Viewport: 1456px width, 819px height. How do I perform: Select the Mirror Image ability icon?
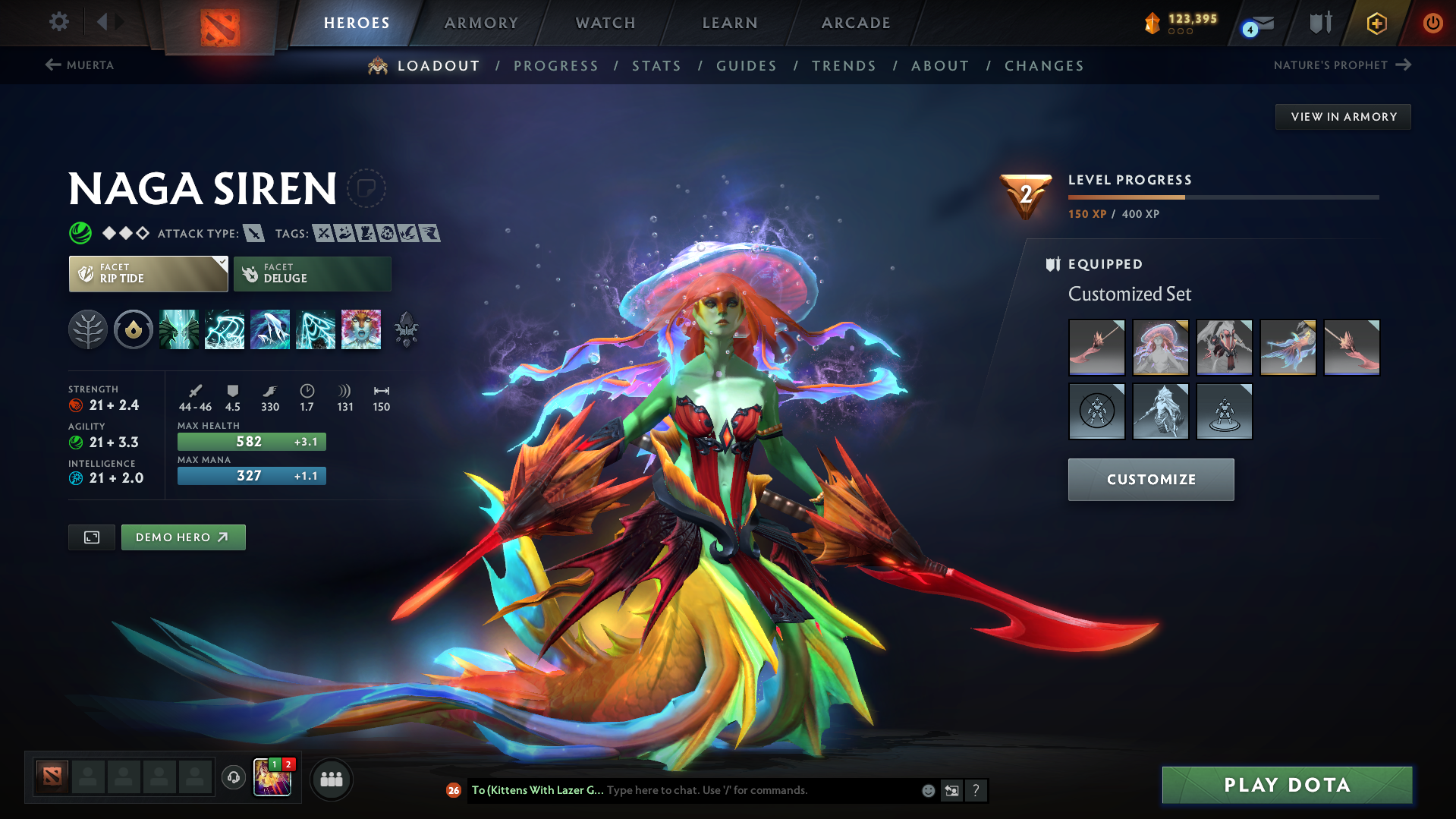(x=179, y=329)
